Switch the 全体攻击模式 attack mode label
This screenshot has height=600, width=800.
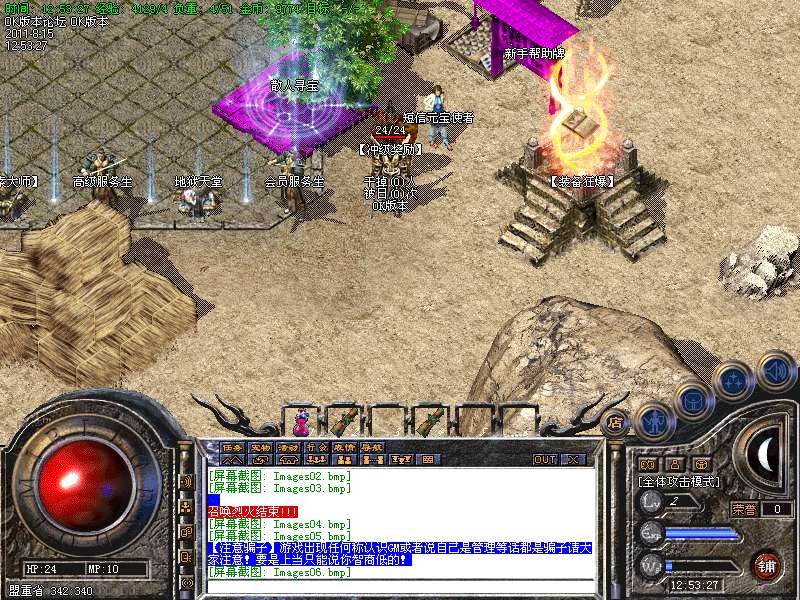(678, 481)
